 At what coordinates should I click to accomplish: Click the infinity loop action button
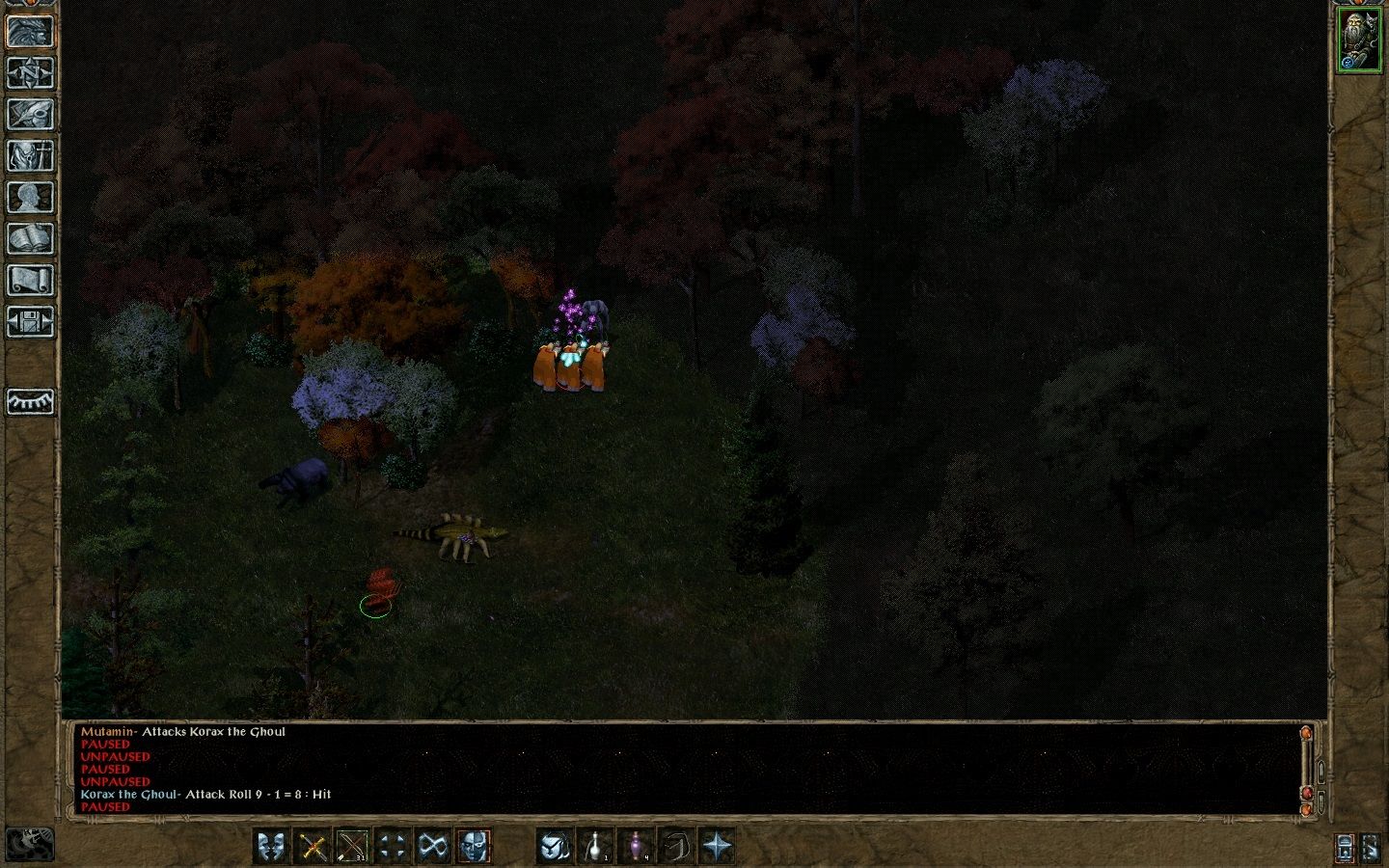[433, 847]
